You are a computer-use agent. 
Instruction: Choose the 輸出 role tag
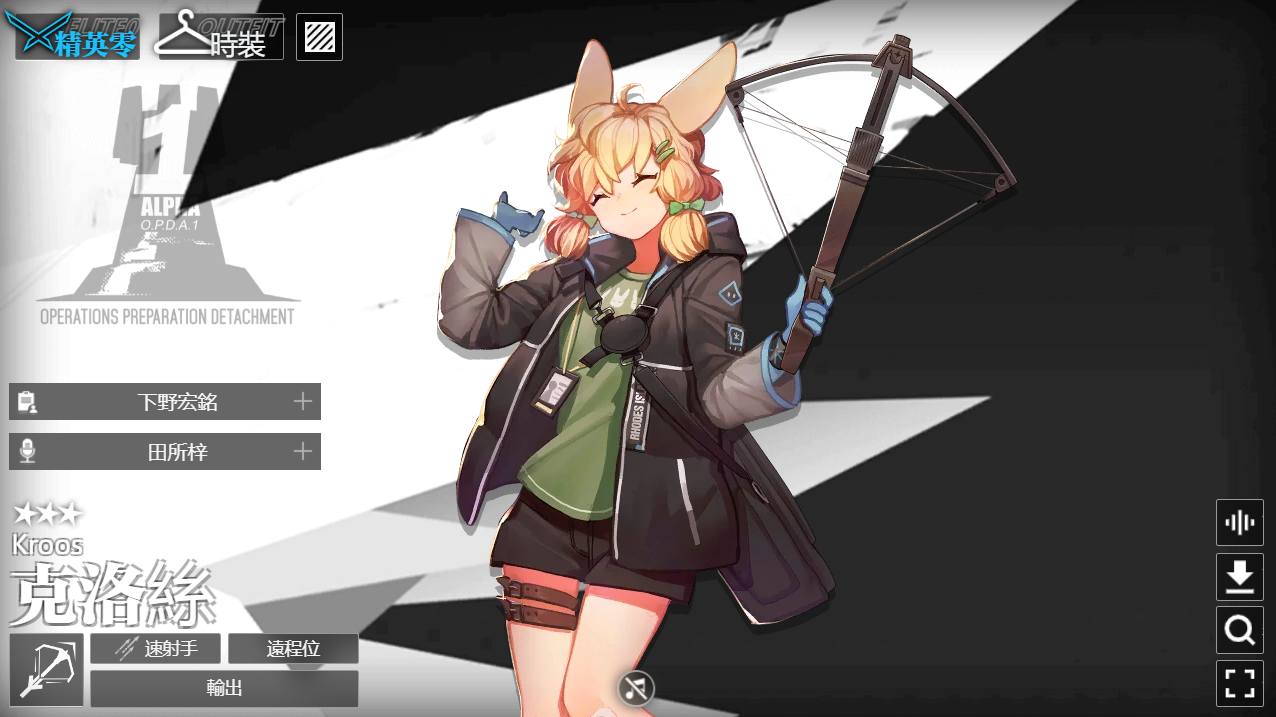(x=224, y=688)
